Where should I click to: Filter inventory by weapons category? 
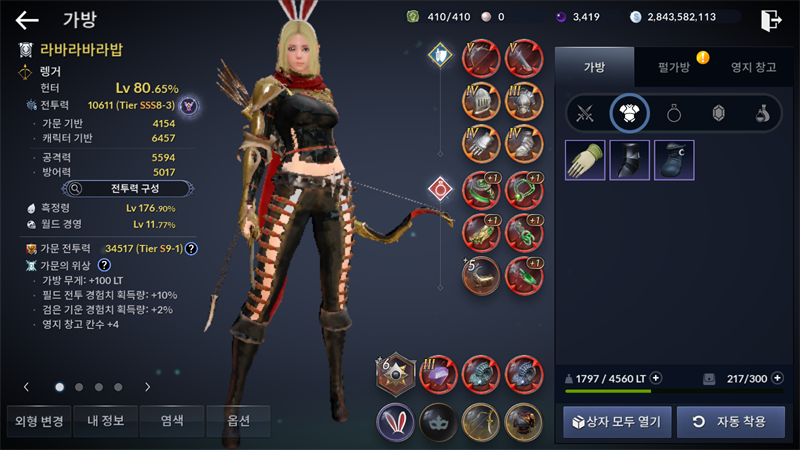point(584,113)
